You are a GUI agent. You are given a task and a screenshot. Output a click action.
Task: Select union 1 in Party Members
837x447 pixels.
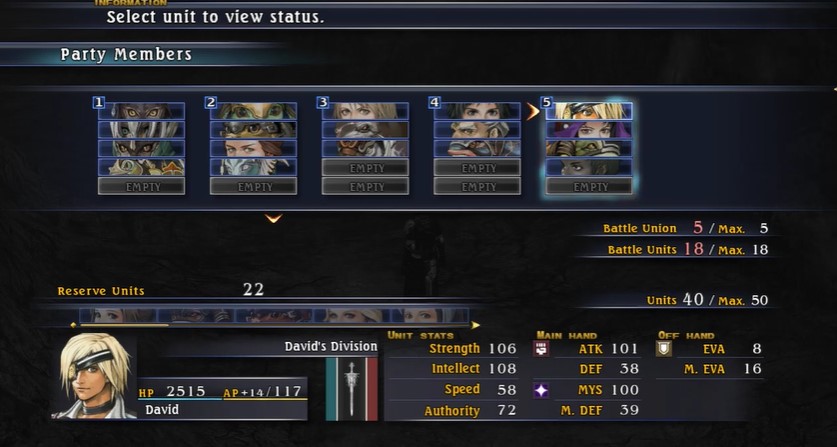(x=141, y=138)
